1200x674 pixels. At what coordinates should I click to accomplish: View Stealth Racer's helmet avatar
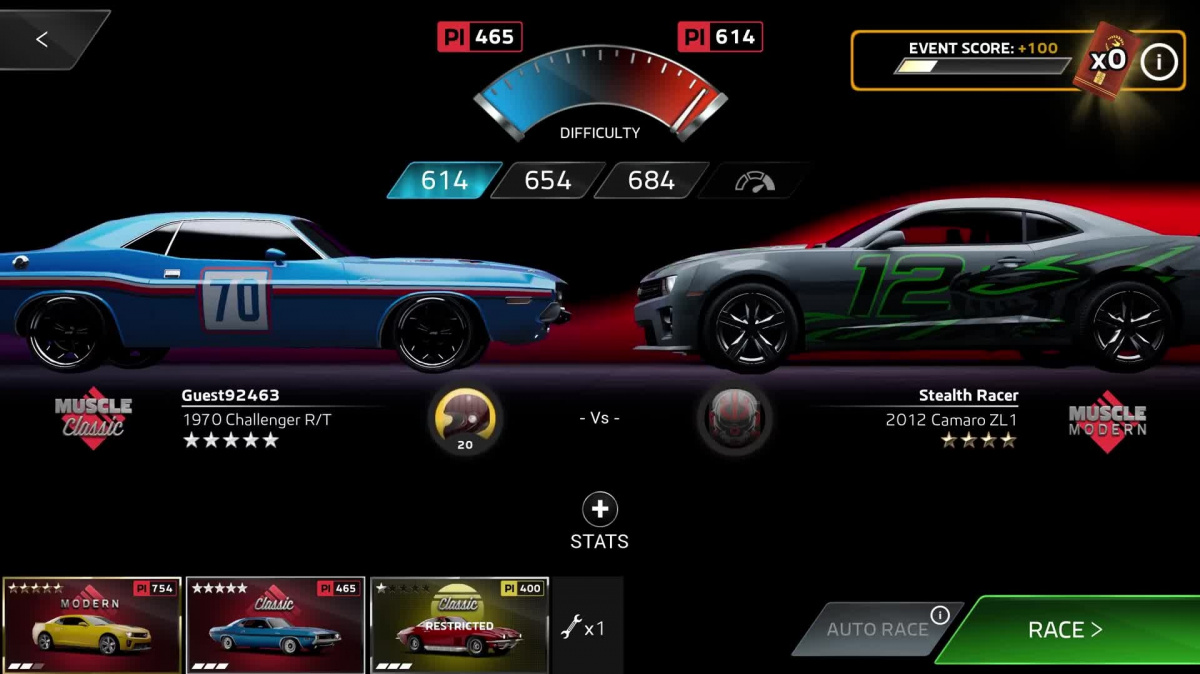coord(735,418)
